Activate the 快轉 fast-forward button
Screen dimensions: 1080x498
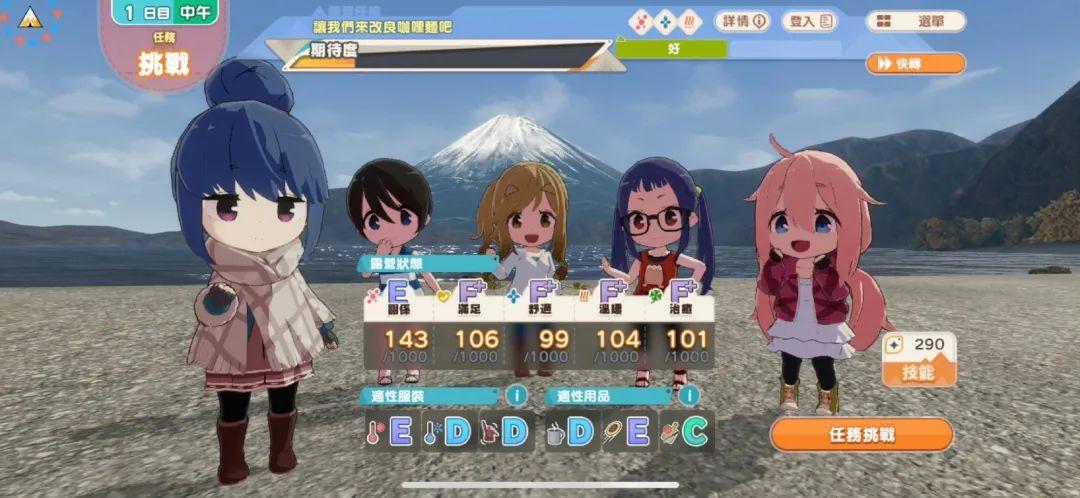(x=915, y=64)
